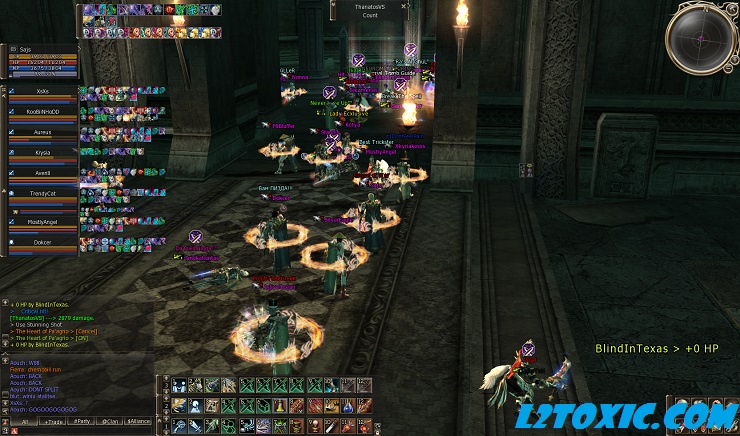Target party member MostlyAngel
This screenshot has height=436, width=740.
pos(42,221)
